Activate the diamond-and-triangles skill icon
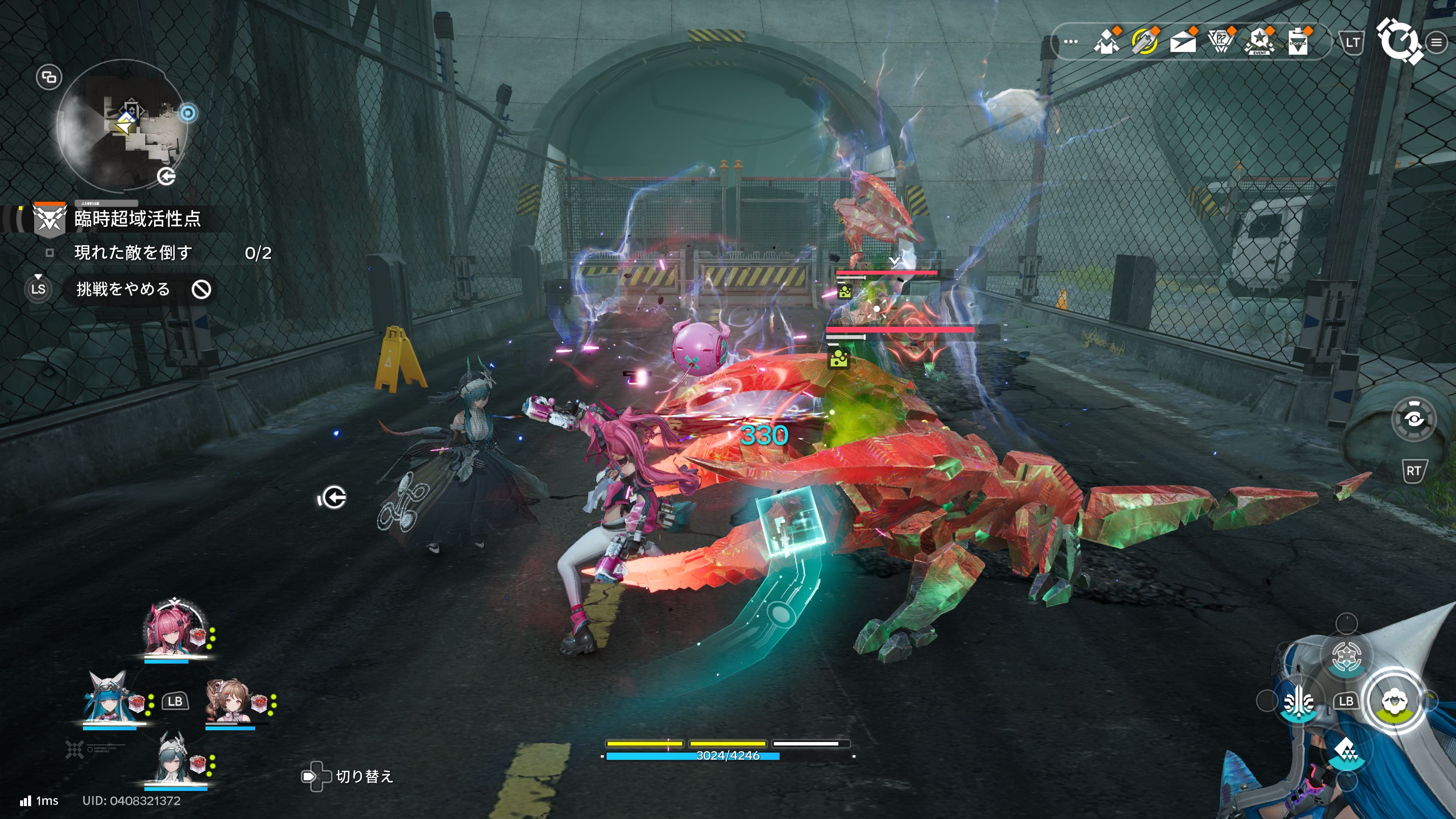 [1346, 751]
